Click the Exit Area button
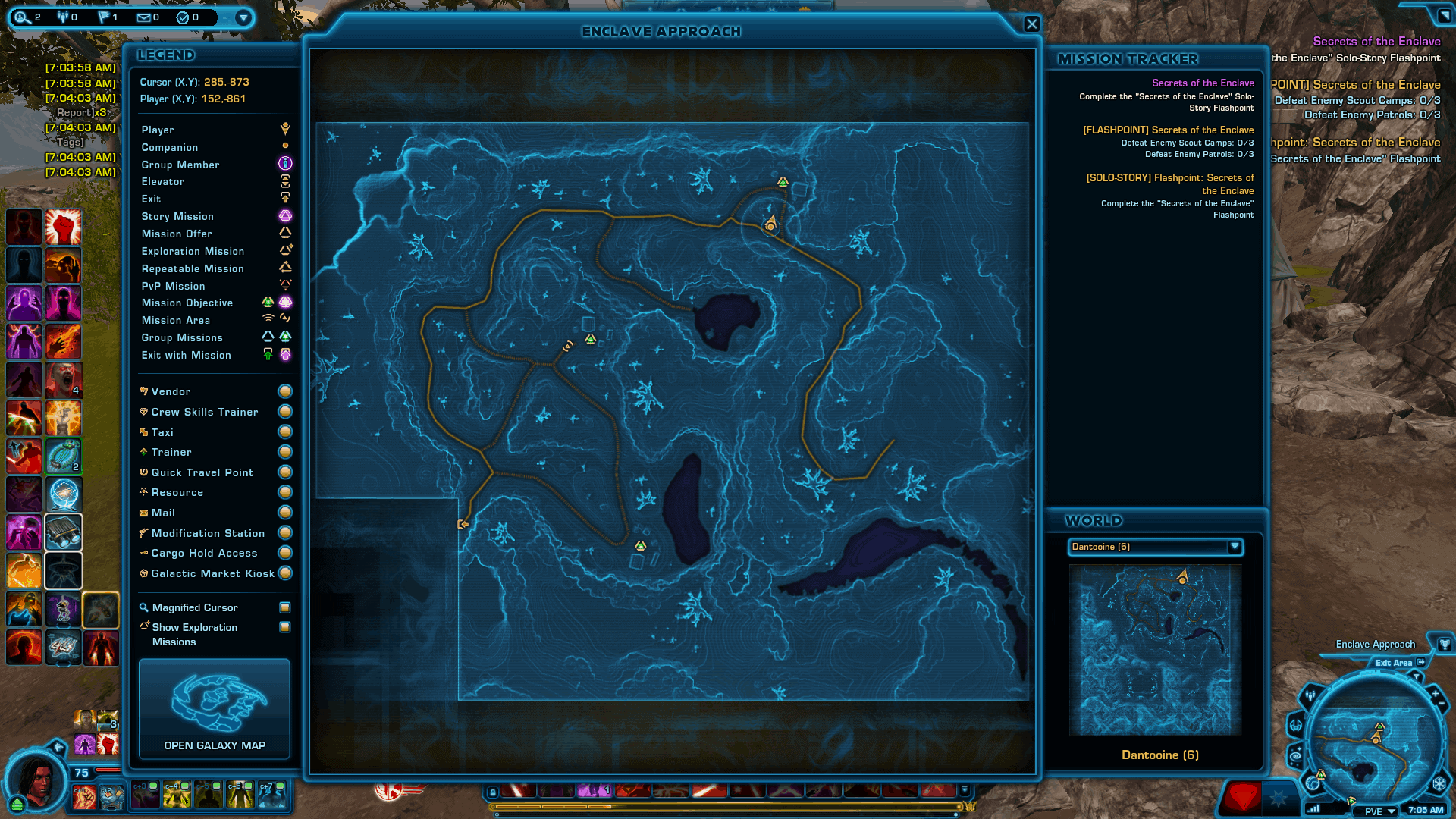Screen dimensions: 1456x819 (x=1400, y=663)
